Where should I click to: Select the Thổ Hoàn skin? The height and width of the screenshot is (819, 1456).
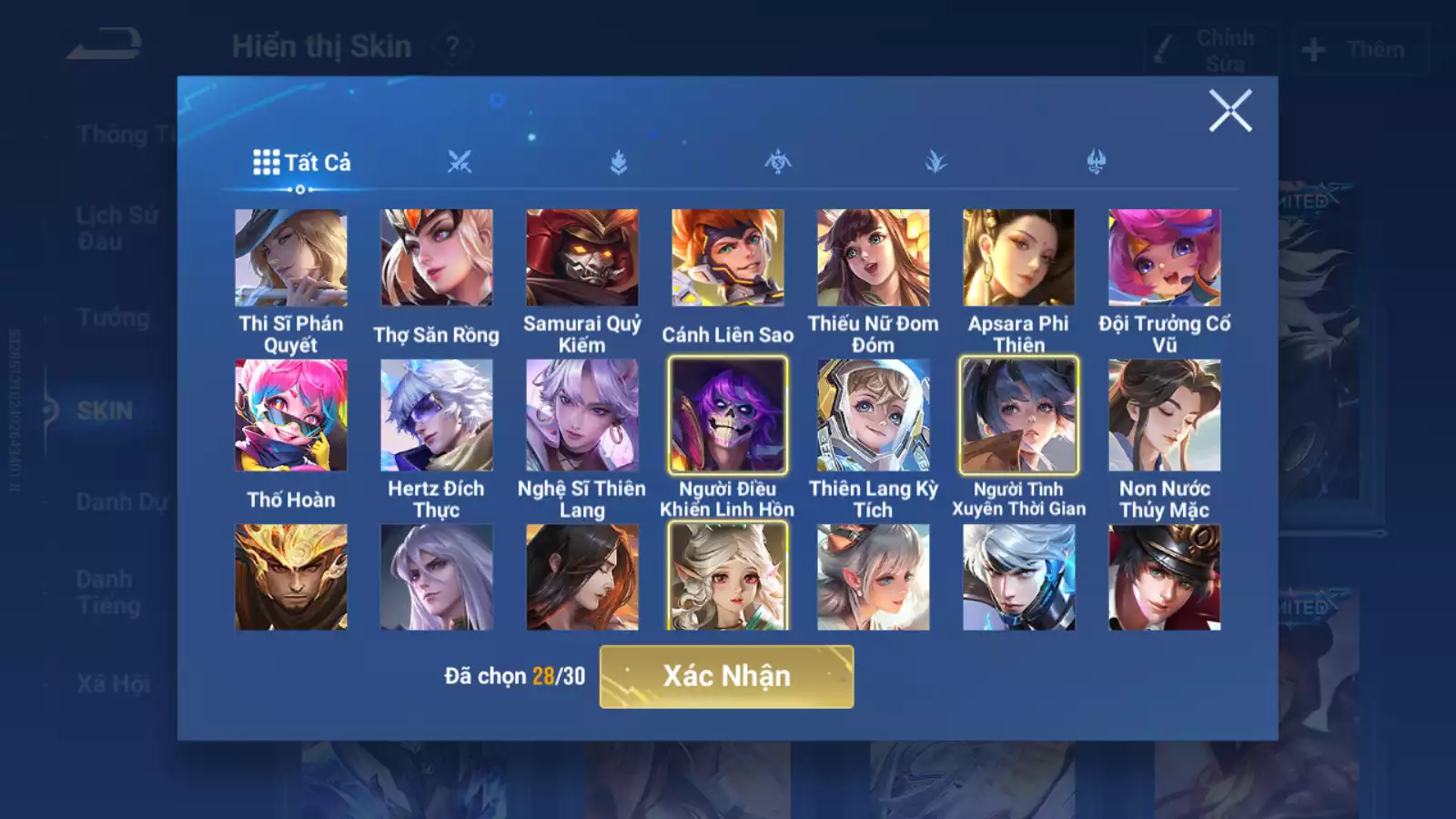[x=291, y=416]
